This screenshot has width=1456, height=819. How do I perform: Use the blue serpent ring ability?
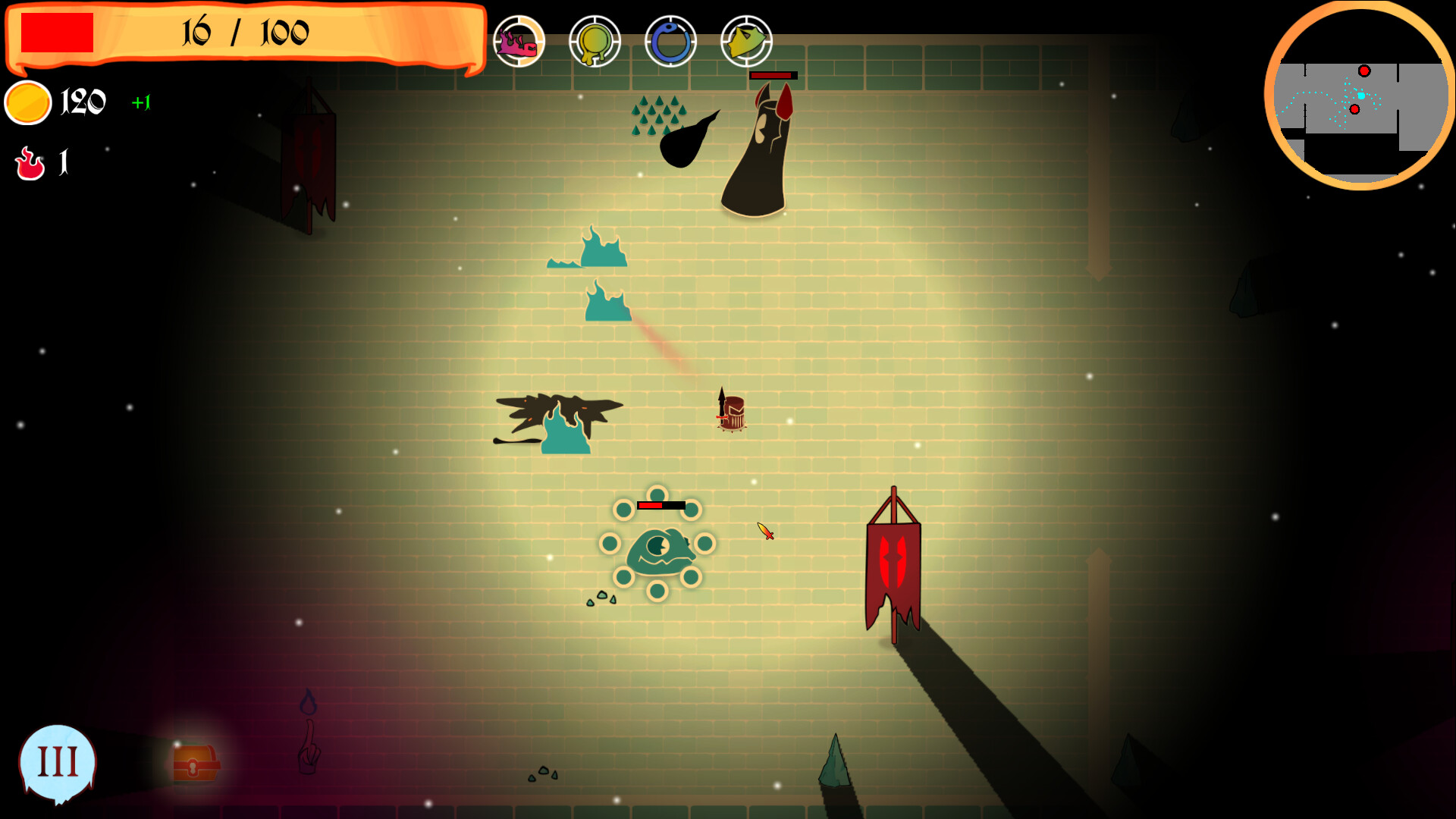click(670, 42)
